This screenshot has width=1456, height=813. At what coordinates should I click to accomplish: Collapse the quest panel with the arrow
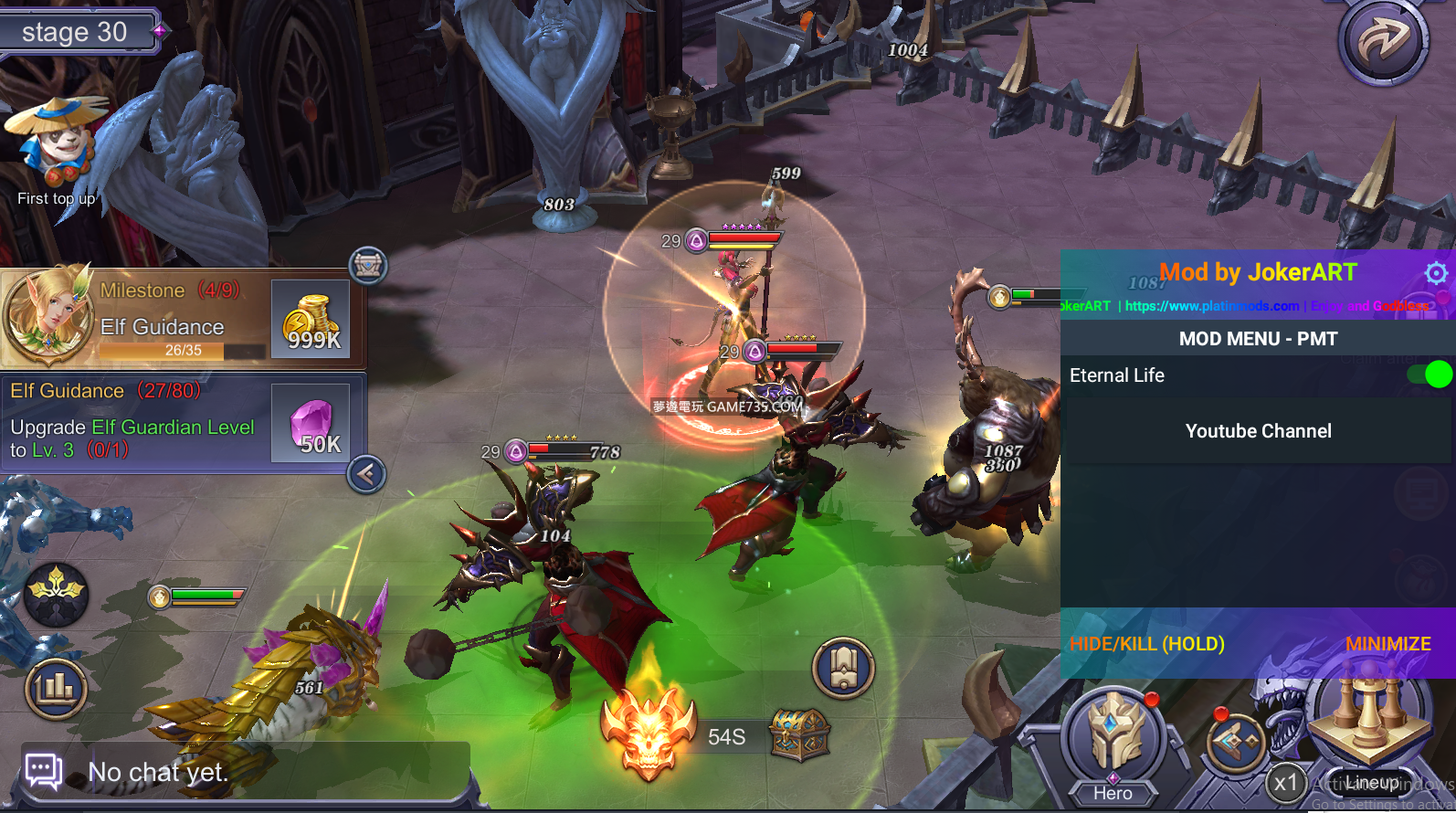click(x=366, y=474)
